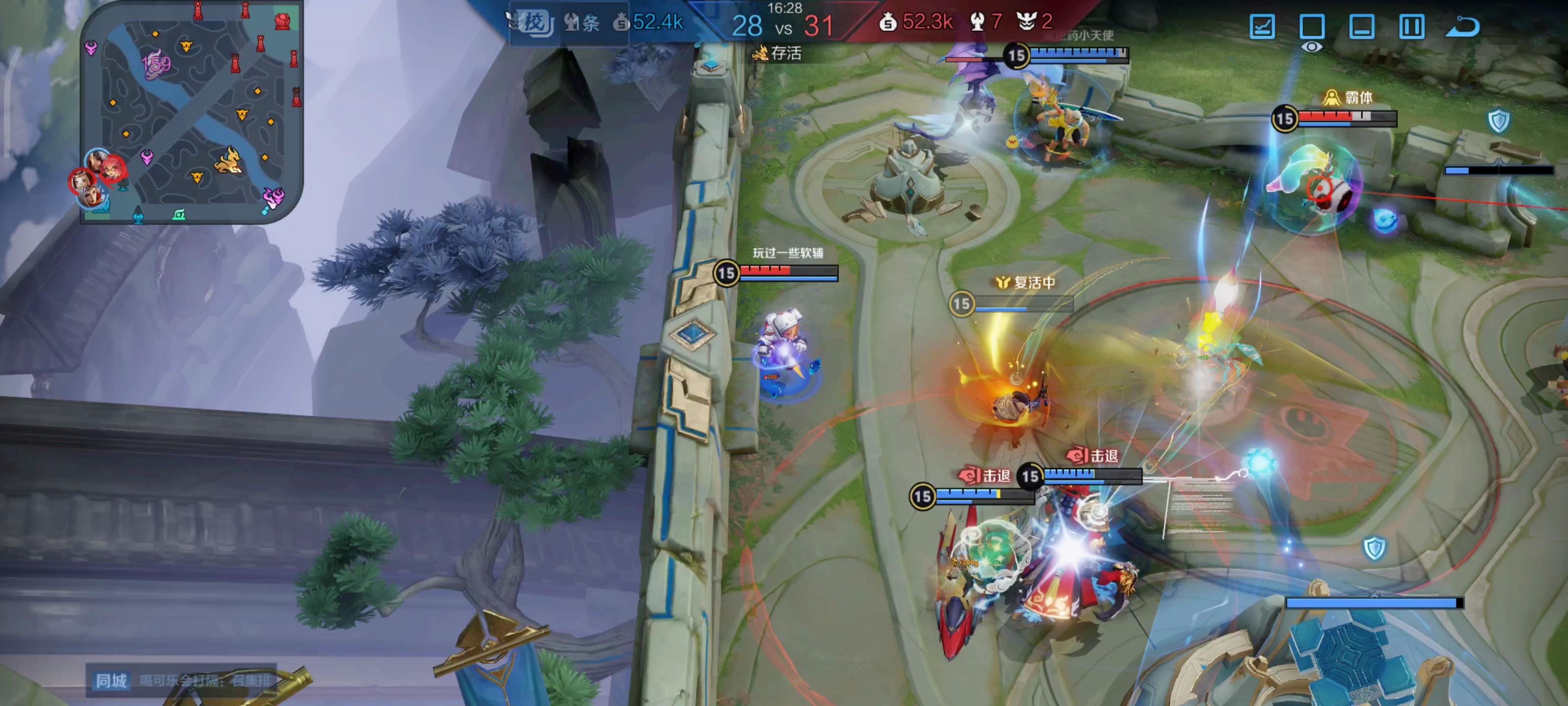Open the match statistics chart panel
The width and height of the screenshot is (1568, 706).
1262,27
